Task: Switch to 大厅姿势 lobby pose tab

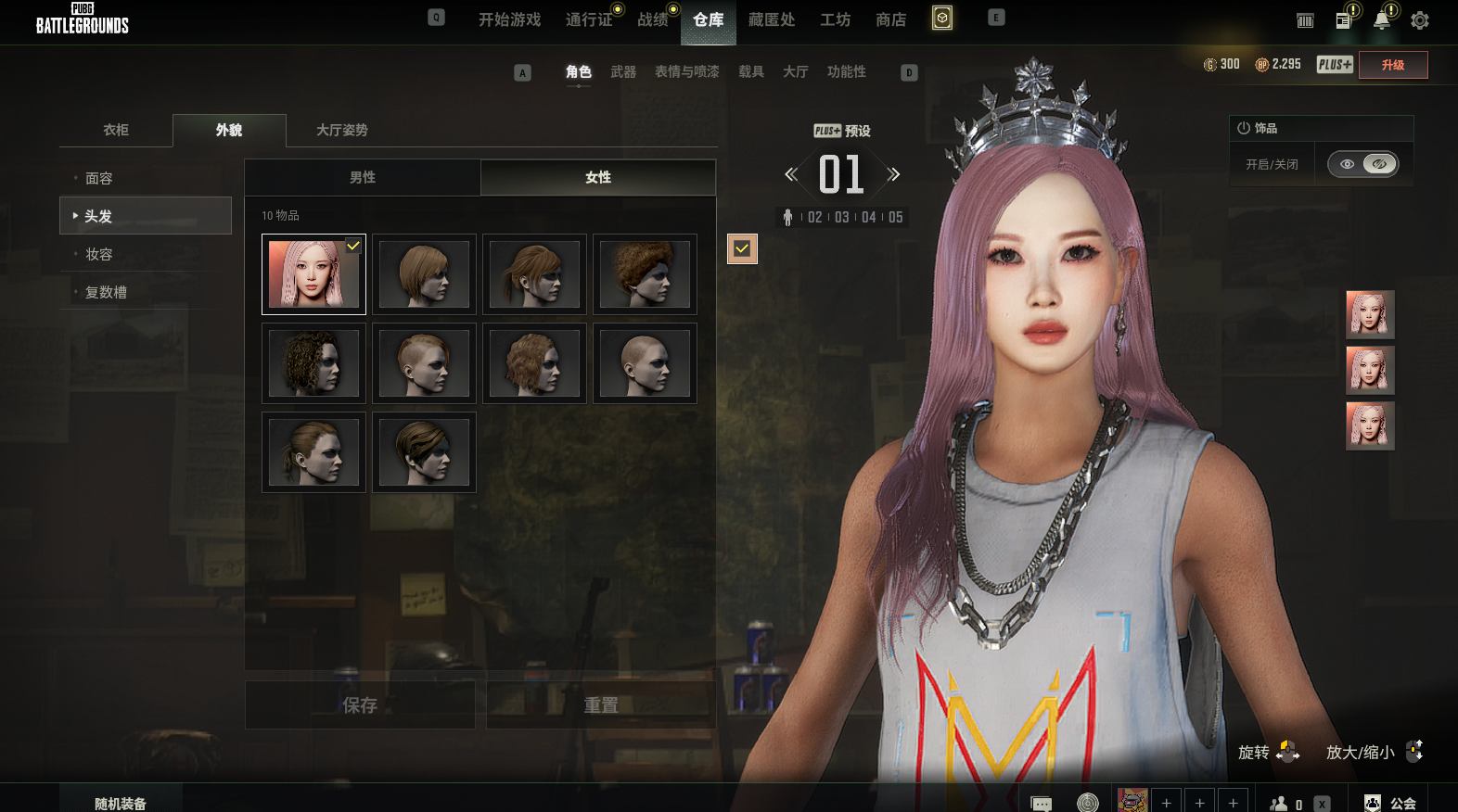Action: tap(342, 130)
